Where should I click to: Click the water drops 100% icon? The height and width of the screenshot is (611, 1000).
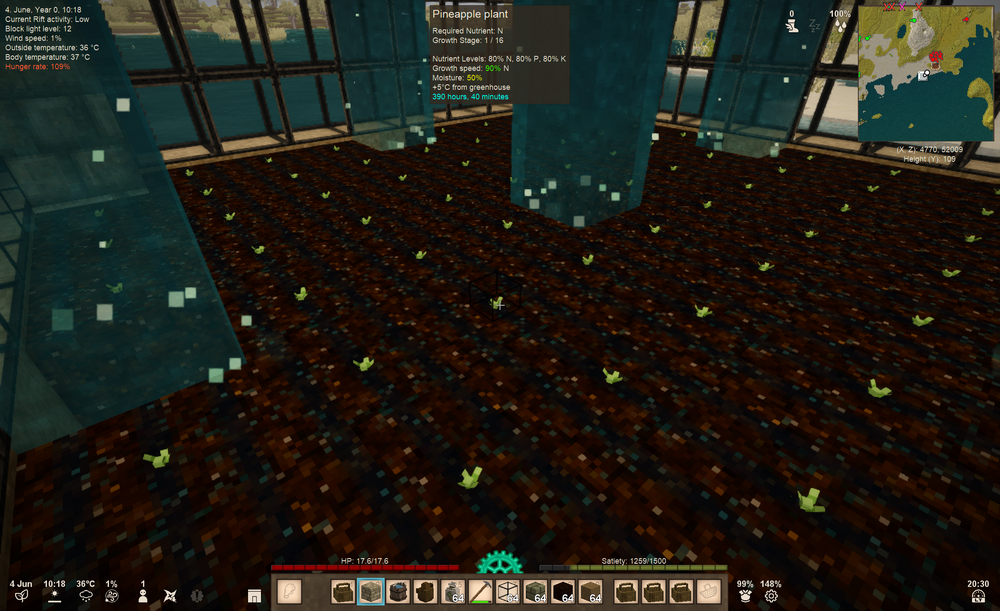point(841,27)
